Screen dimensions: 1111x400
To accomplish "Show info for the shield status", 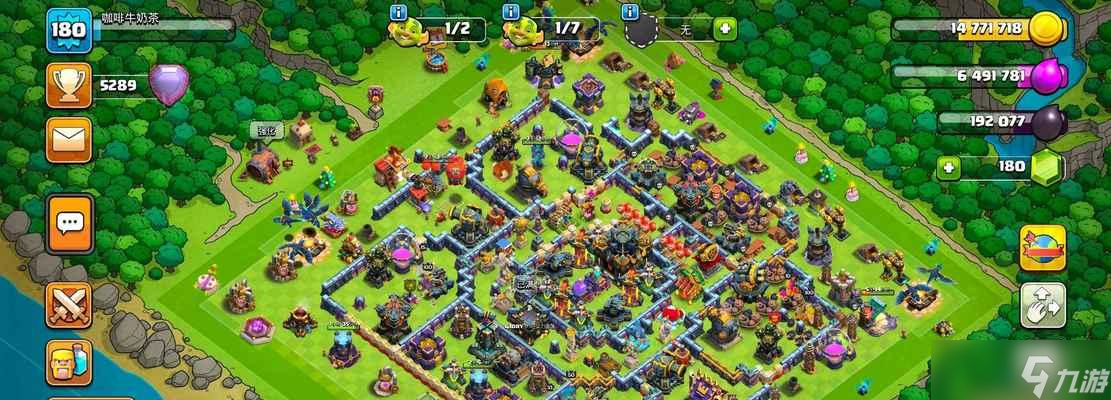I will click(630, 13).
